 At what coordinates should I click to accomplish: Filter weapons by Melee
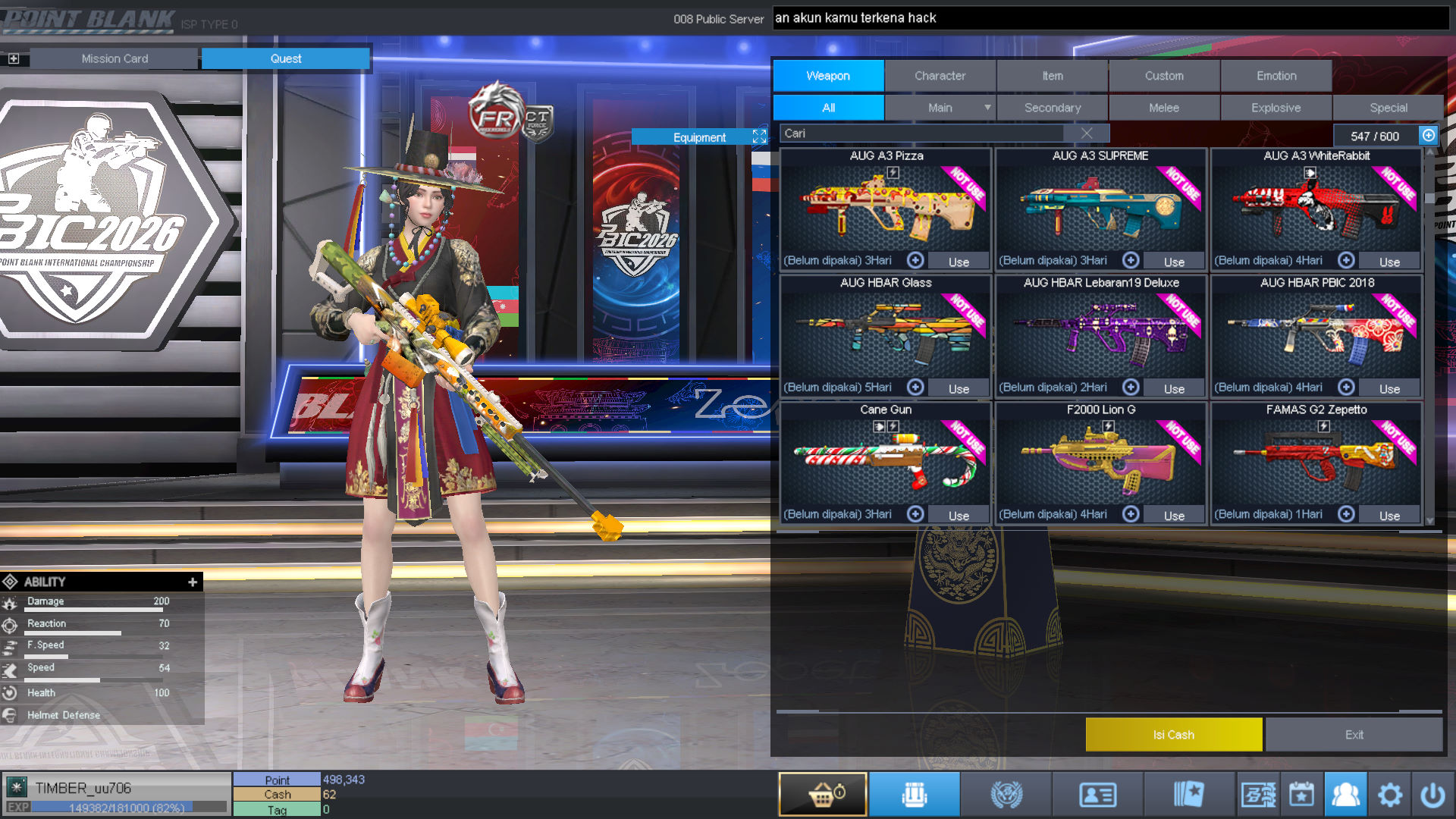click(1164, 108)
